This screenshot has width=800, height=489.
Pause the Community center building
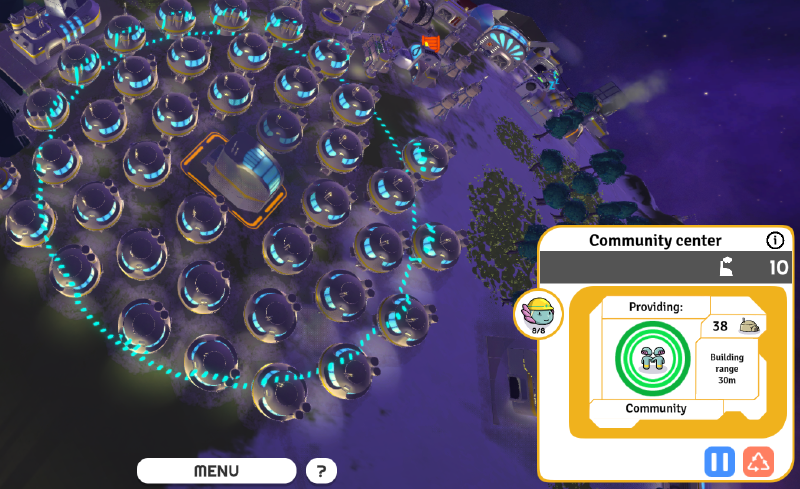(x=720, y=461)
